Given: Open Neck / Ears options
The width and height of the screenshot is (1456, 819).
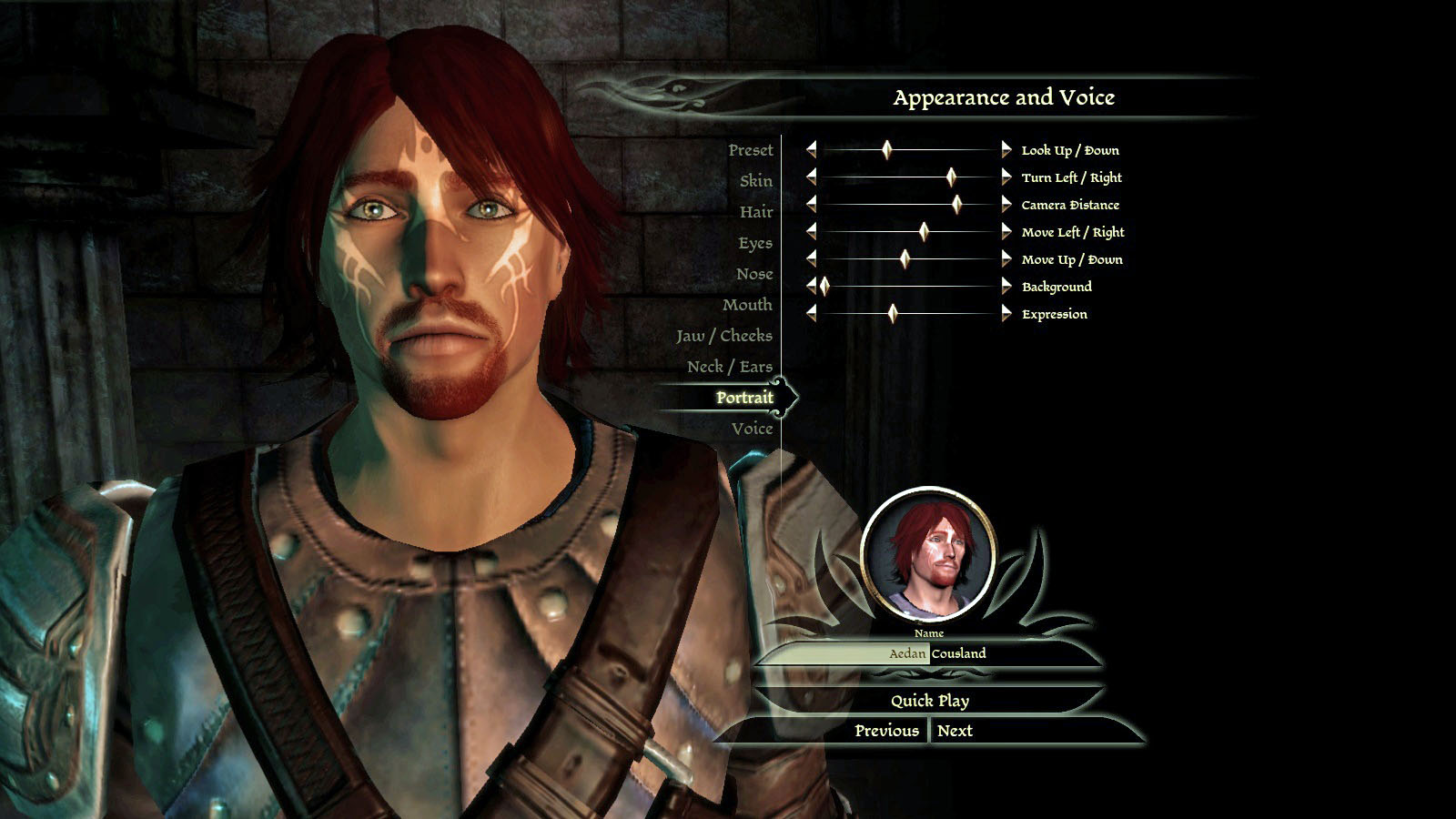Looking at the screenshot, I should [729, 367].
